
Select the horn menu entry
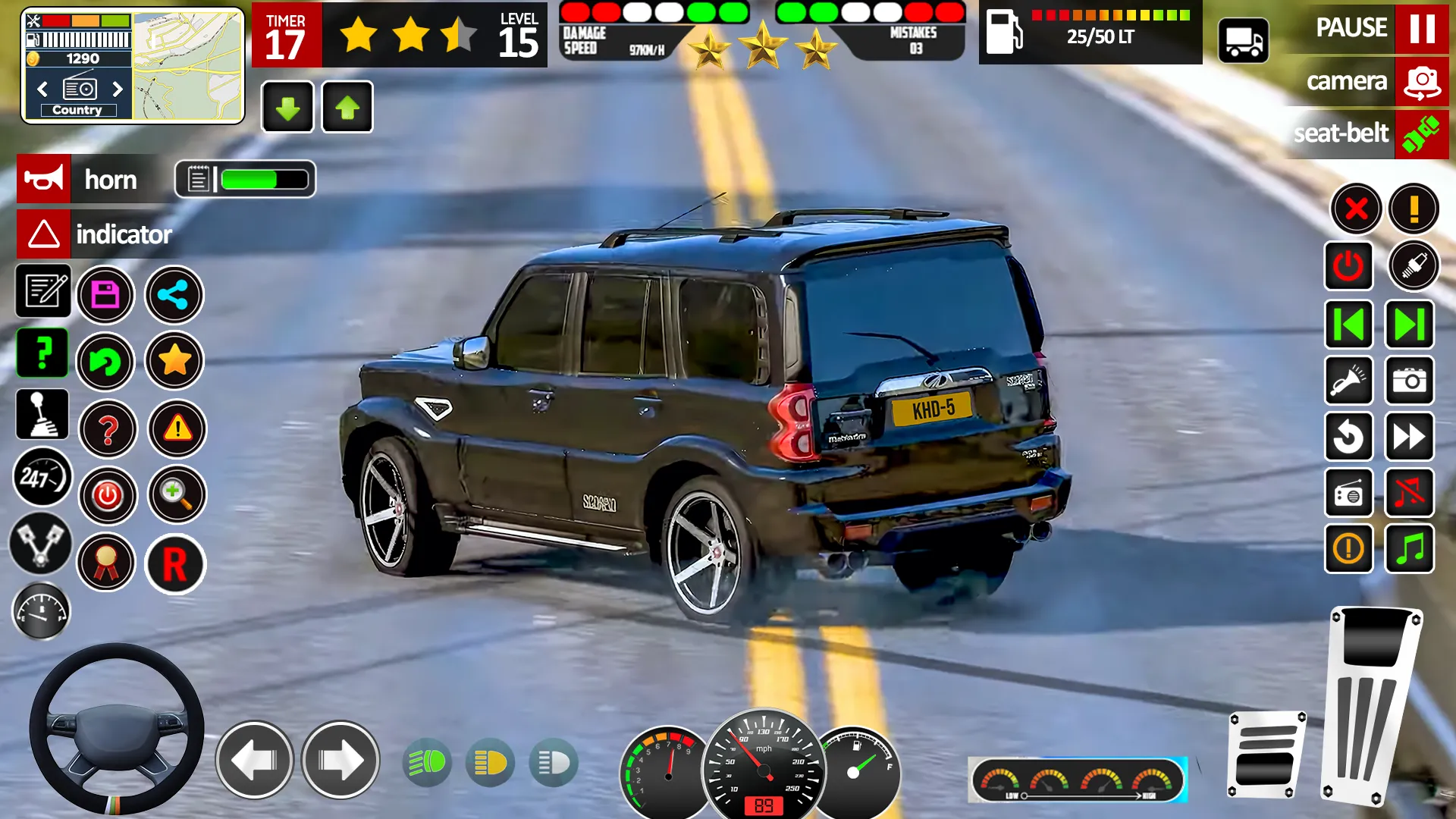coord(111,179)
